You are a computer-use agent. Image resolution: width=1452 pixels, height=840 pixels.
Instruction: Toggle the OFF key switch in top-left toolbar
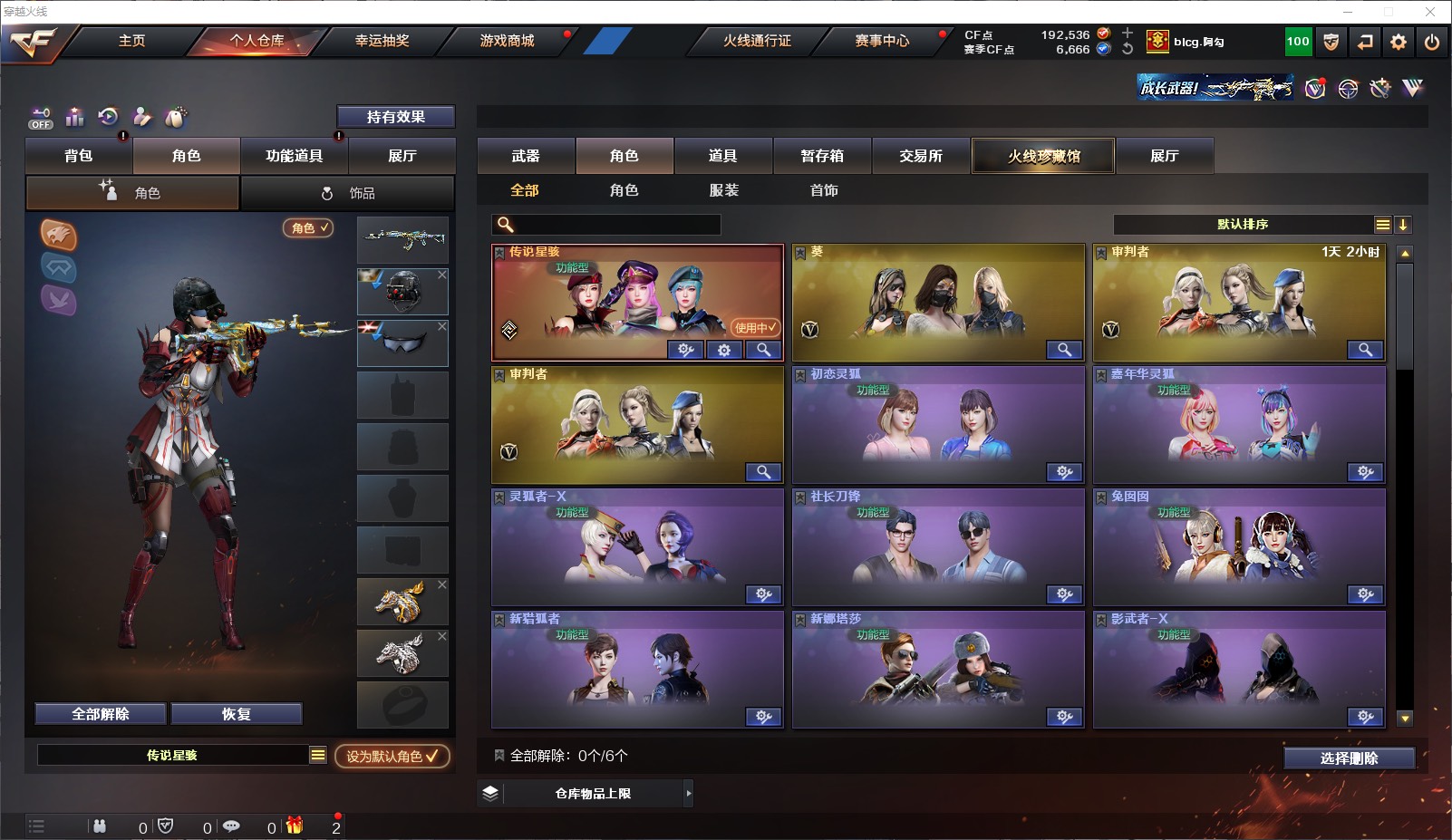tap(40, 118)
